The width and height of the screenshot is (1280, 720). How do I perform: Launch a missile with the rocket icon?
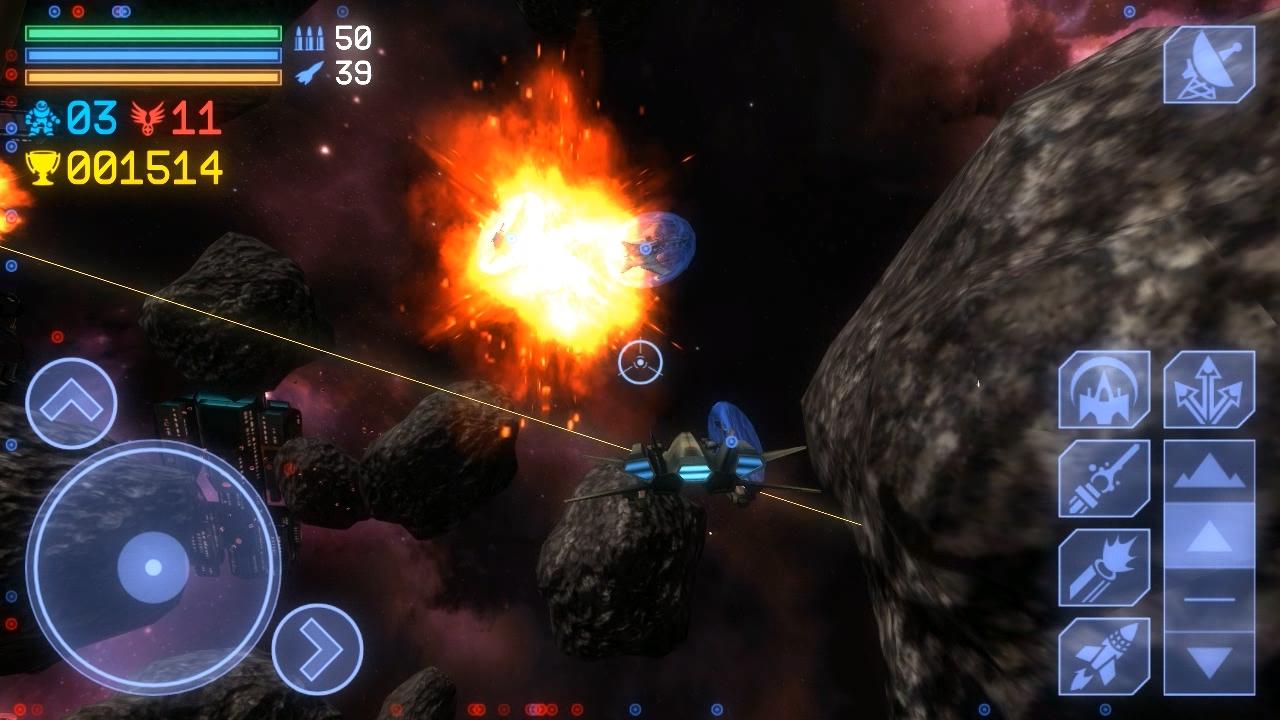pos(1104,655)
